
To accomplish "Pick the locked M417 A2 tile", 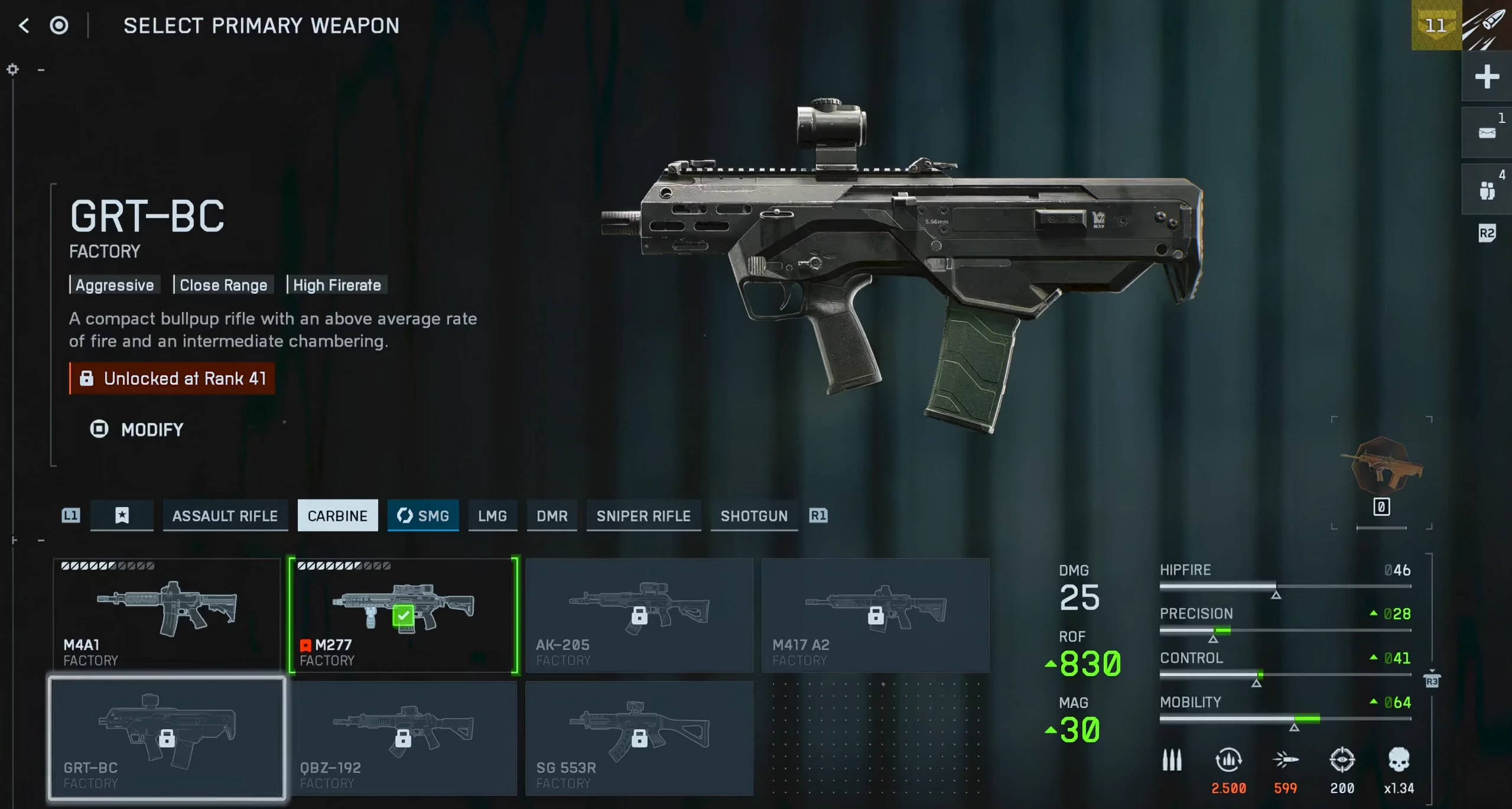I will point(876,615).
